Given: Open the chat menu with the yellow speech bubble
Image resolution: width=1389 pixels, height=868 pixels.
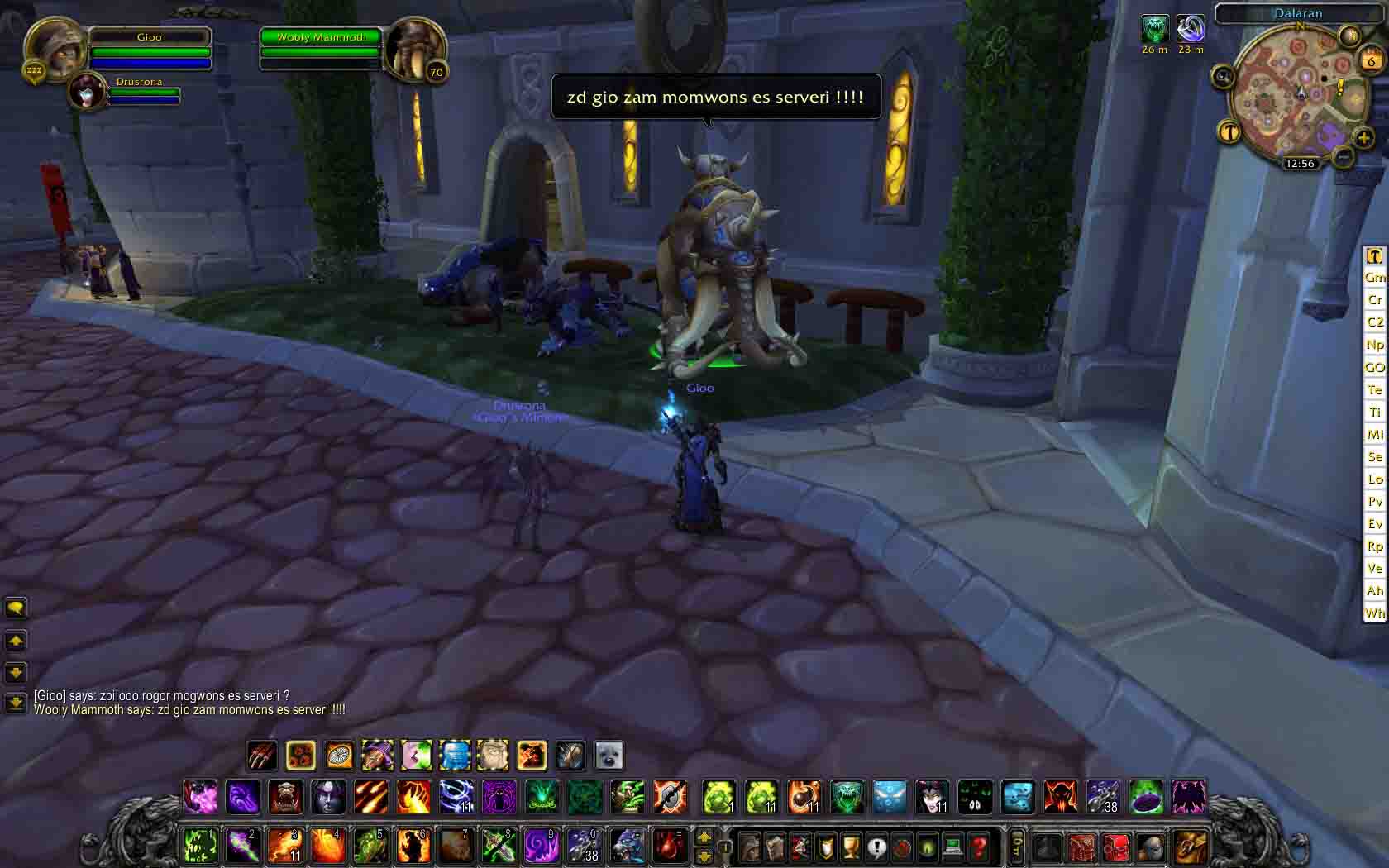Looking at the screenshot, I should 15,607.
